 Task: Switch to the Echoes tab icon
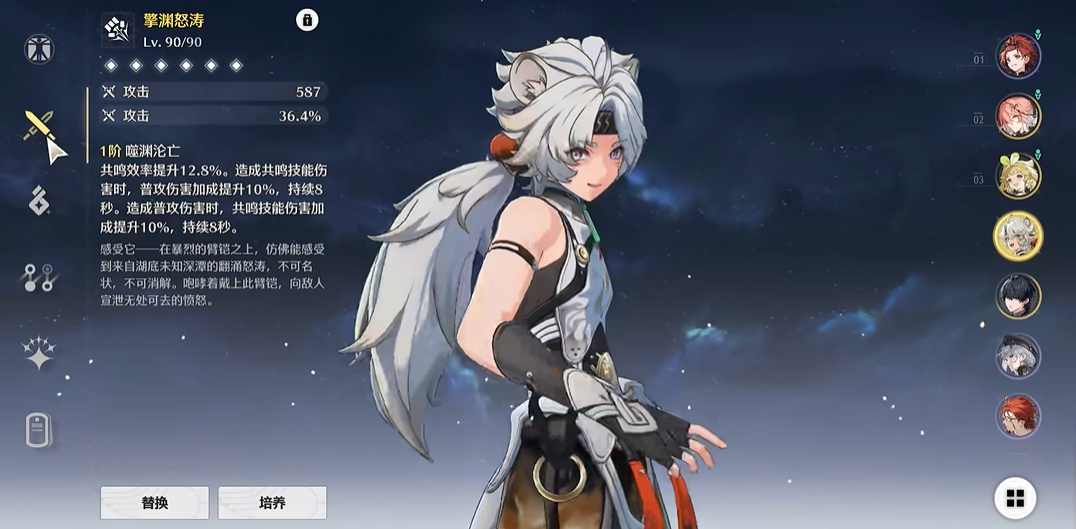point(39,200)
